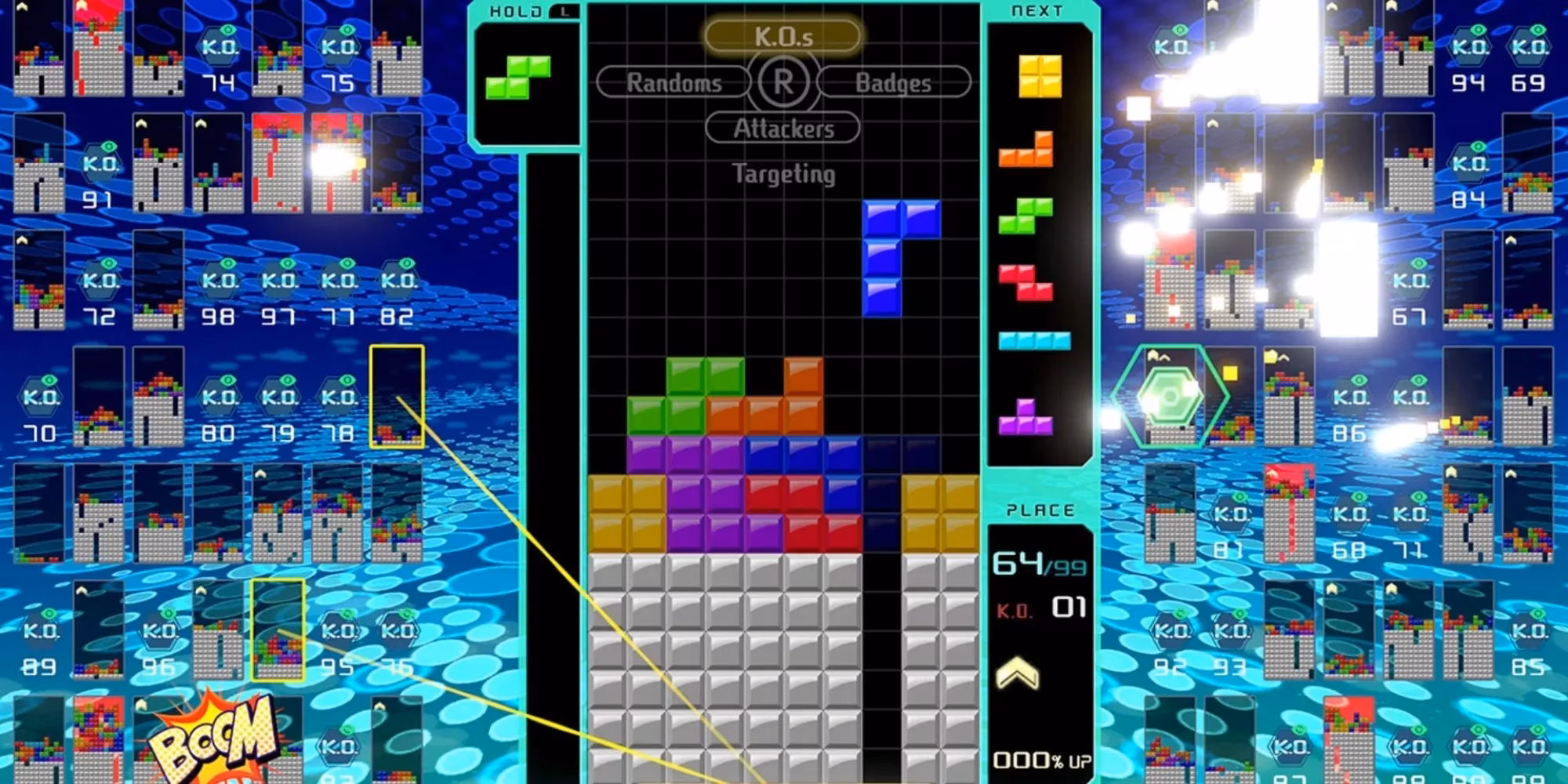
Task: Choose the Randoms targeting option
Action: coord(673,82)
